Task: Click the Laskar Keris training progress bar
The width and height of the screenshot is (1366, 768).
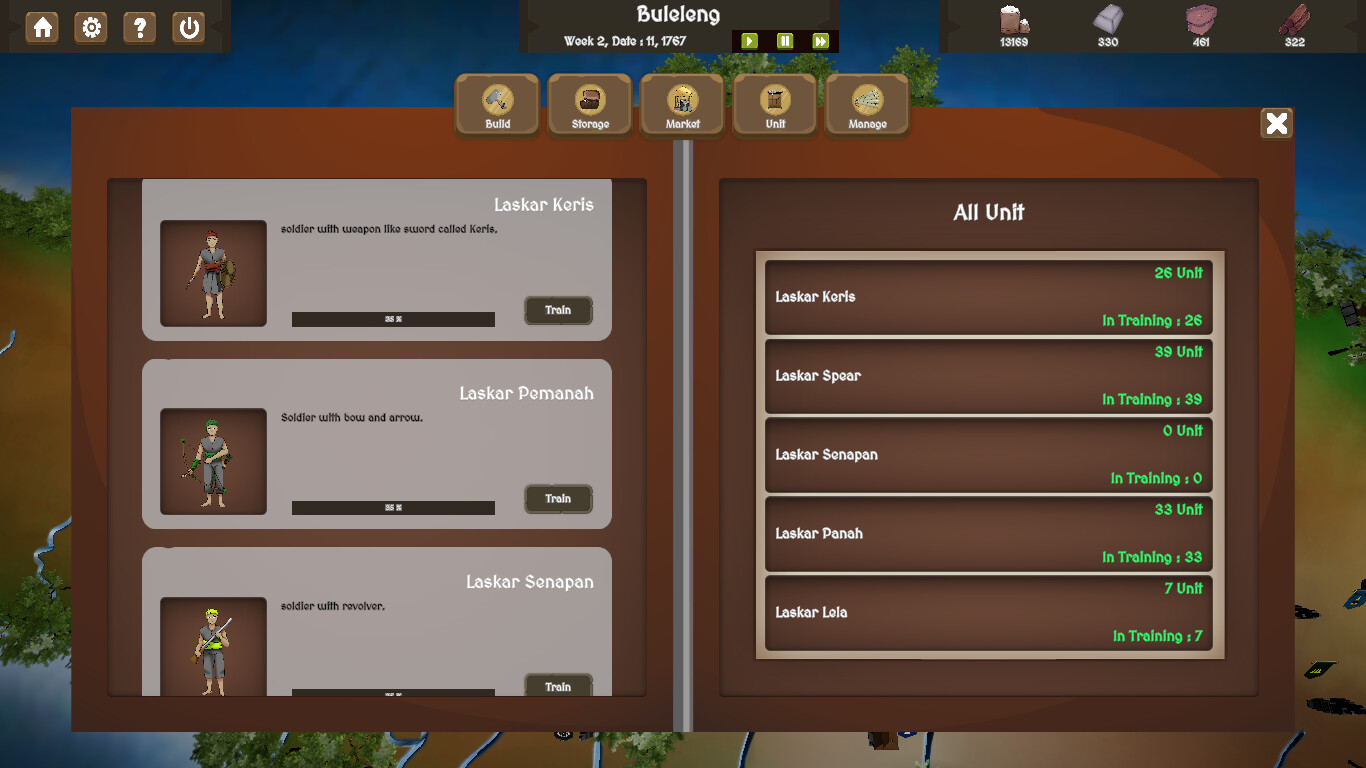Action: coord(392,319)
